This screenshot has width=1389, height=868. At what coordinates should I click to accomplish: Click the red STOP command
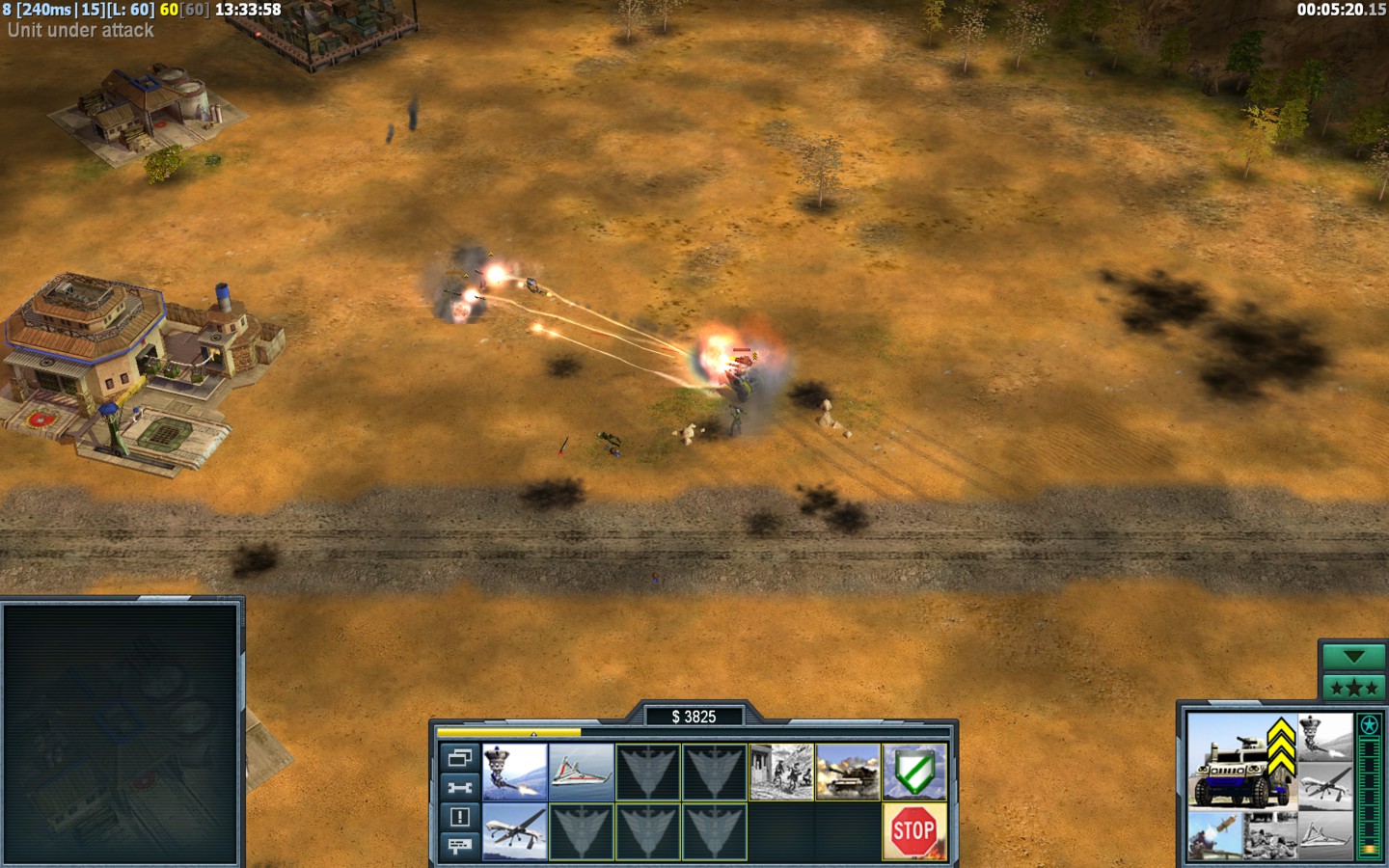tap(913, 831)
